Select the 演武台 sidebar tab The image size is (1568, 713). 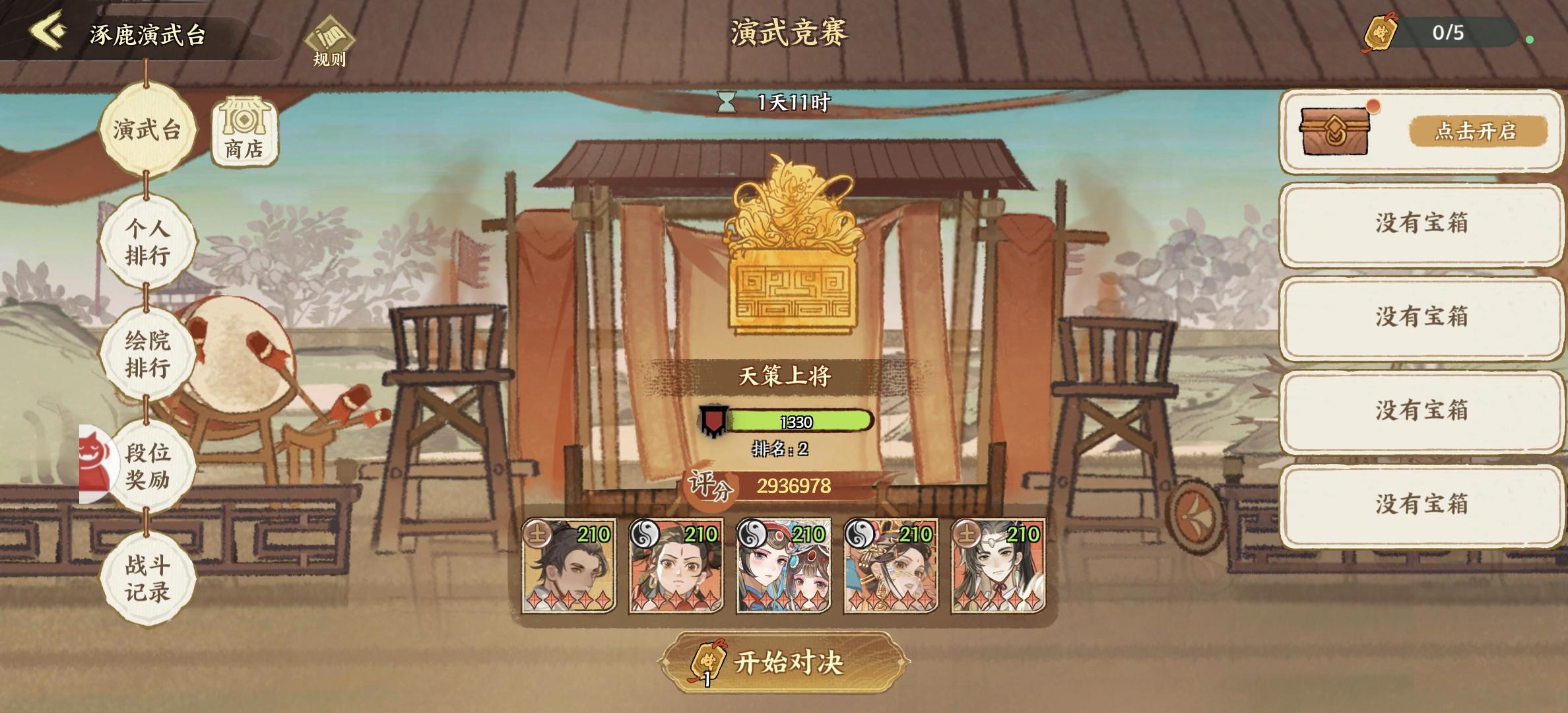[147, 129]
